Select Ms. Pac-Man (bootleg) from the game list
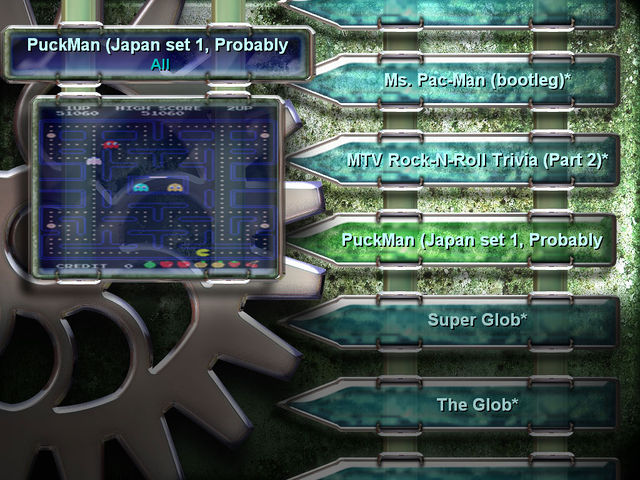Screen dimensions: 640x480 477,79
